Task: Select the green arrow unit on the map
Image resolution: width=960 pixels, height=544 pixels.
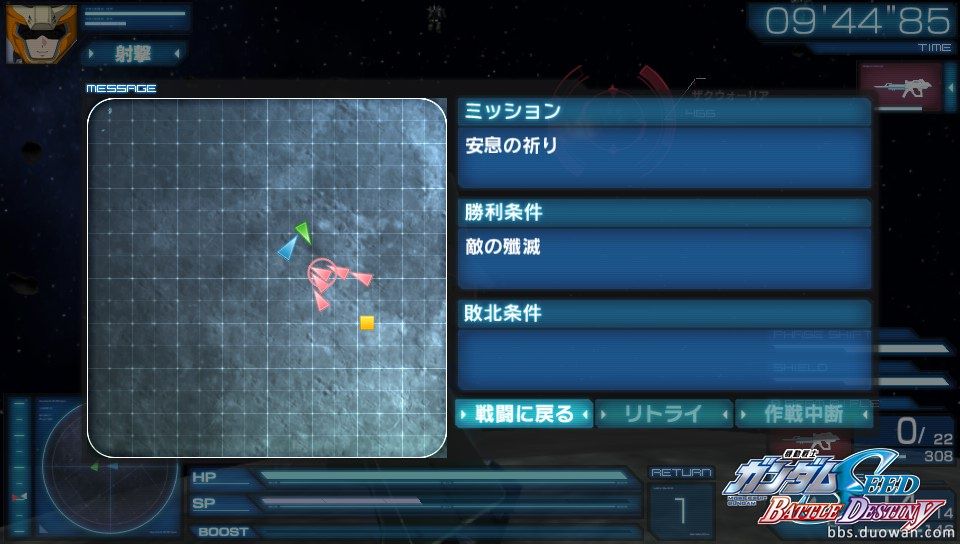Action: coord(303,233)
